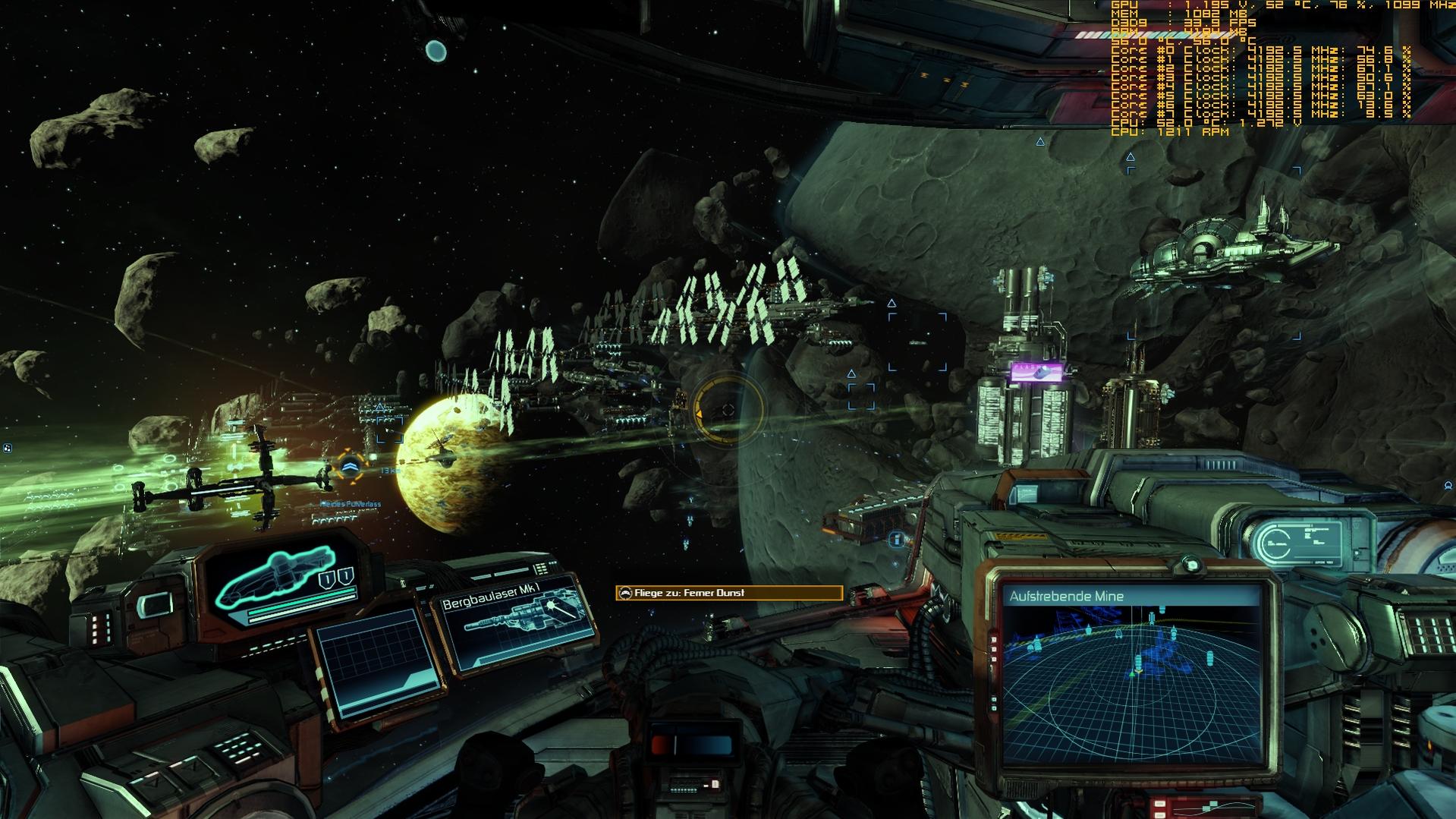Viewport: 1456px width, 819px height.
Task: Open the empty grid monitor on dashboard
Action: pyautogui.click(x=377, y=663)
